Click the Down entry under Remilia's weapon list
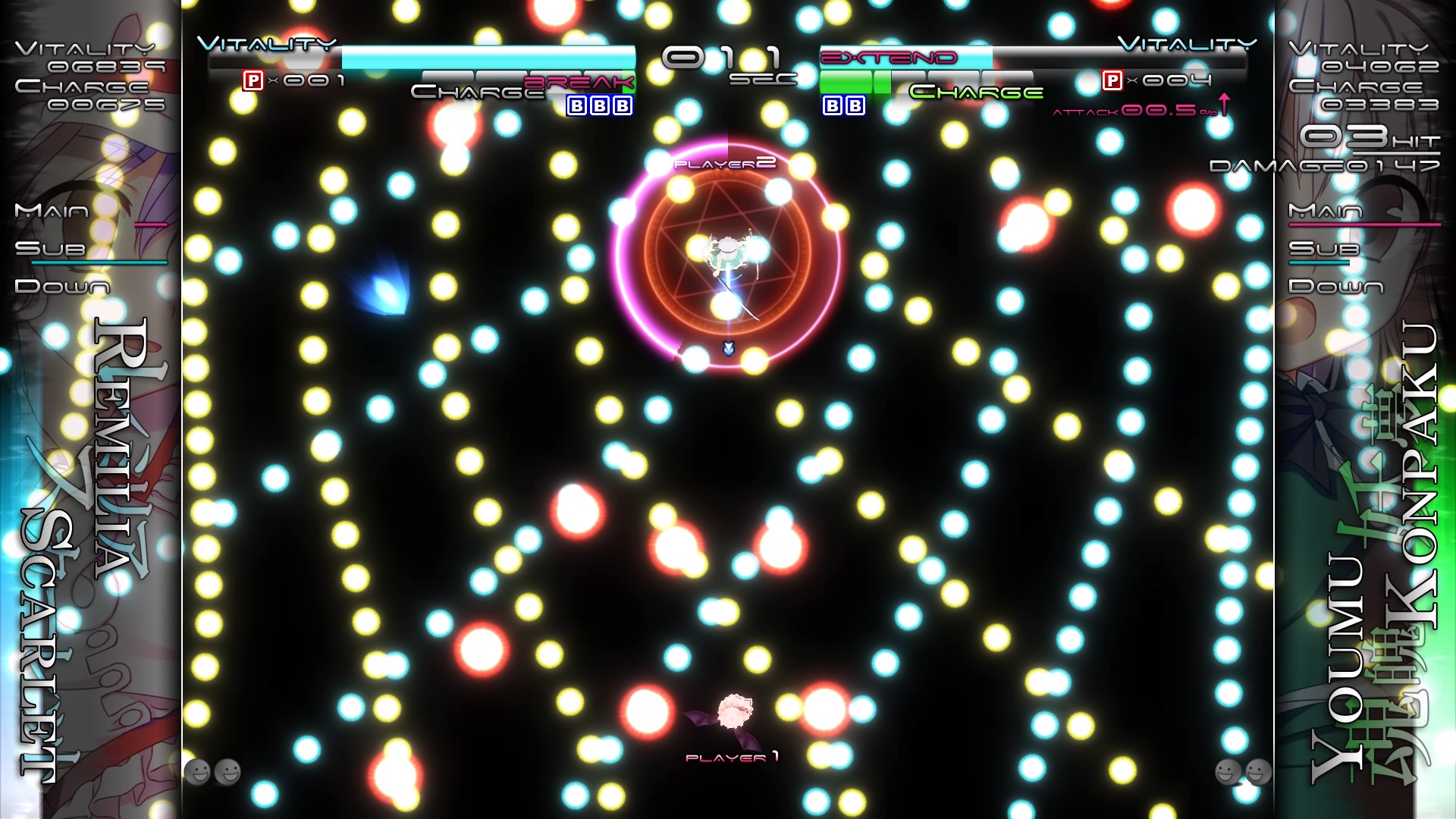This screenshot has width=1456, height=819. pos(62,287)
